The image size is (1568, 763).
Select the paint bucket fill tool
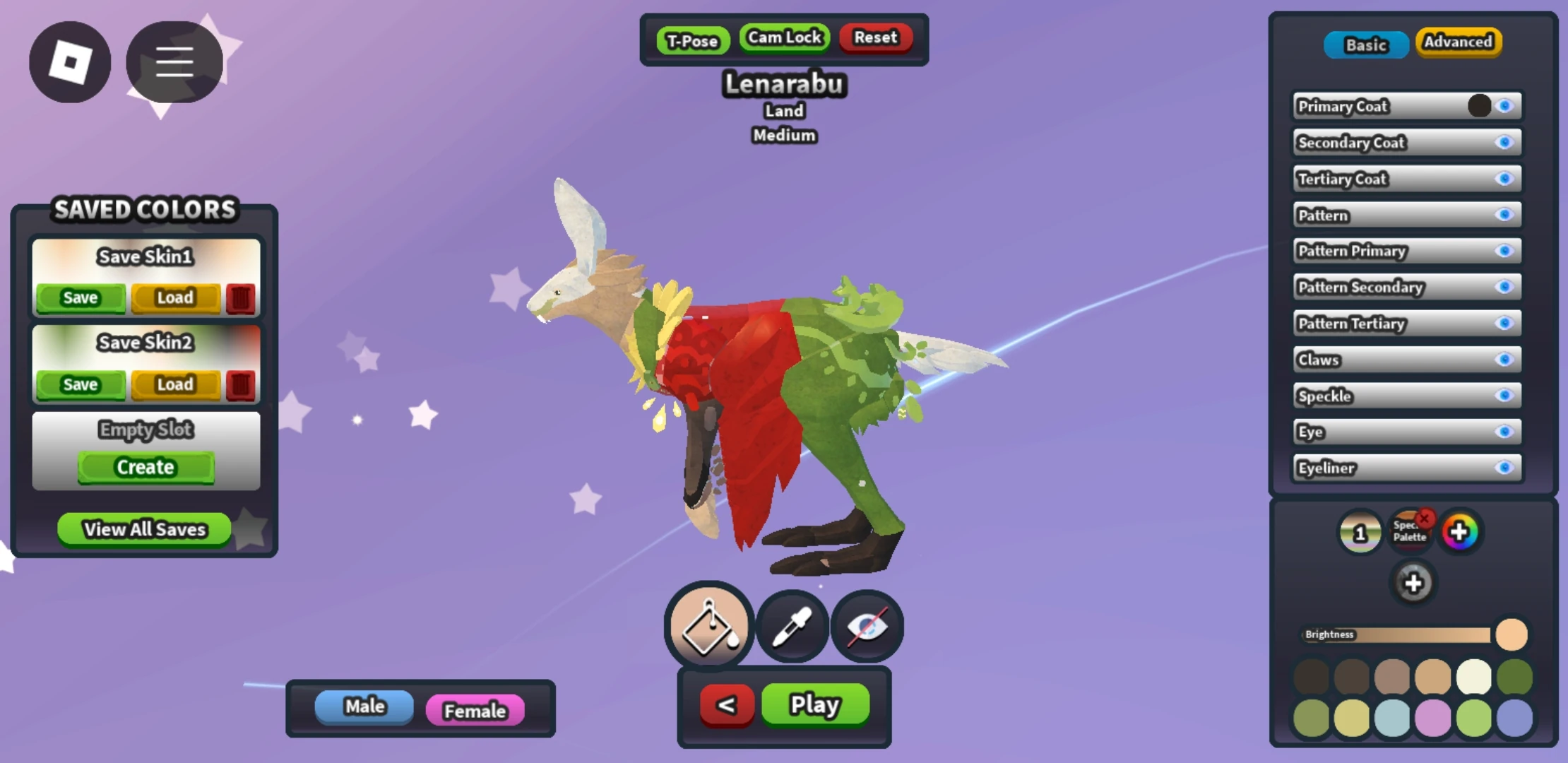click(x=708, y=627)
